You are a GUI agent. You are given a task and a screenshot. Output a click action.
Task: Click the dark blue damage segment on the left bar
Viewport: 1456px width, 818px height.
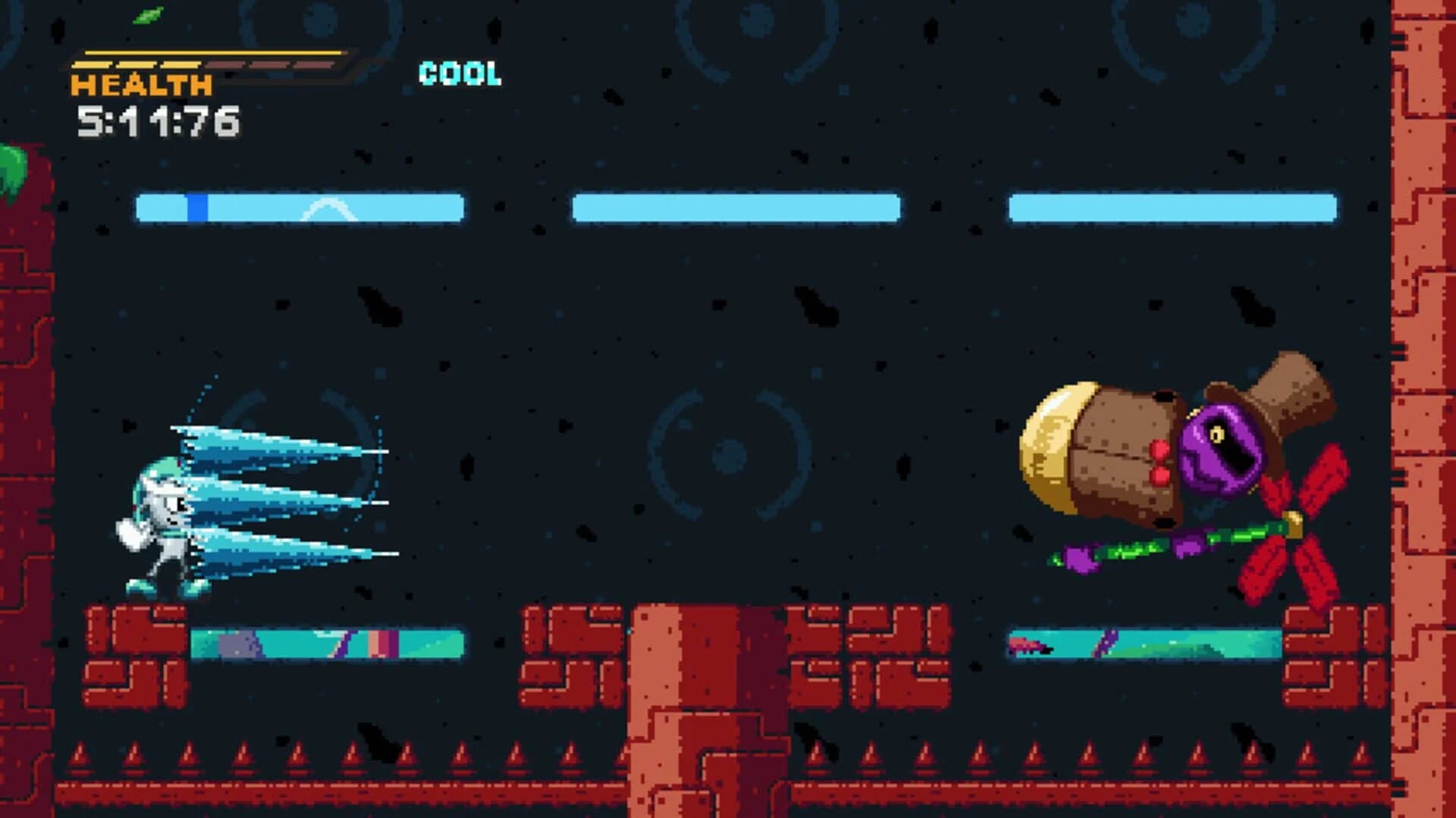pyautogui.click(x=199, y=206)
